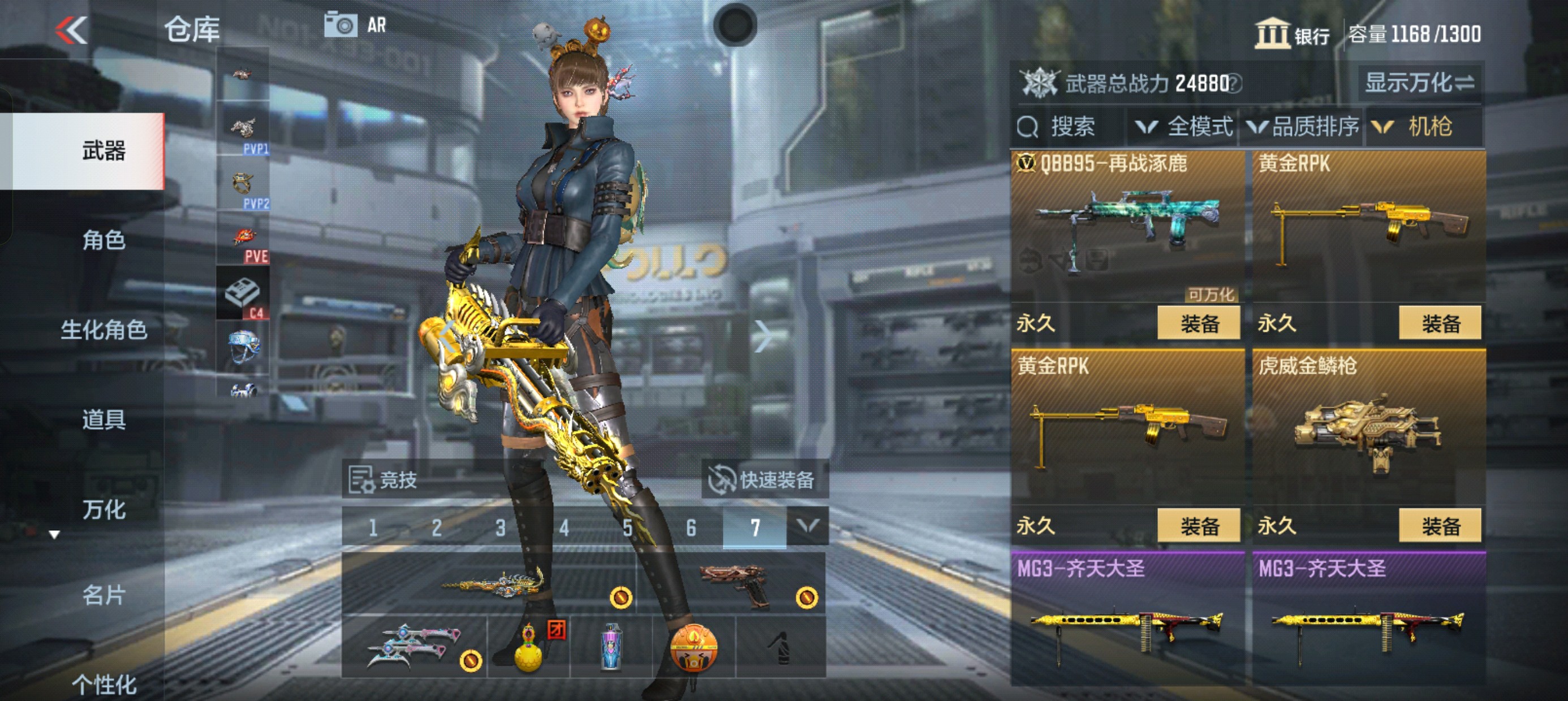Screen dimensions: 1568x701
Task: Open the 角色 character section
Action: pyautogui.click(x=104, y=240)
